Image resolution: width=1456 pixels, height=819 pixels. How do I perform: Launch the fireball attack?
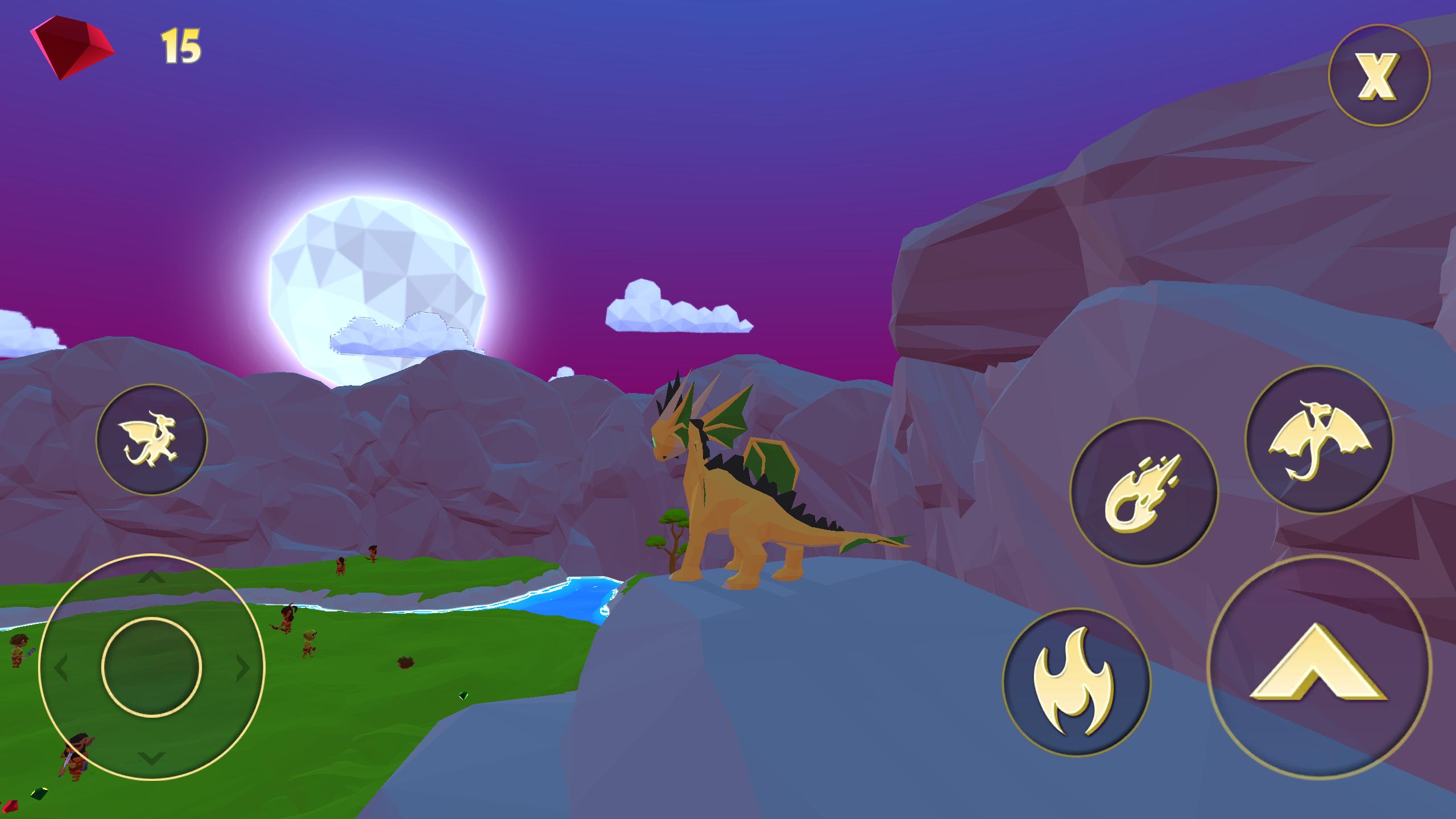pos(1144,492)
